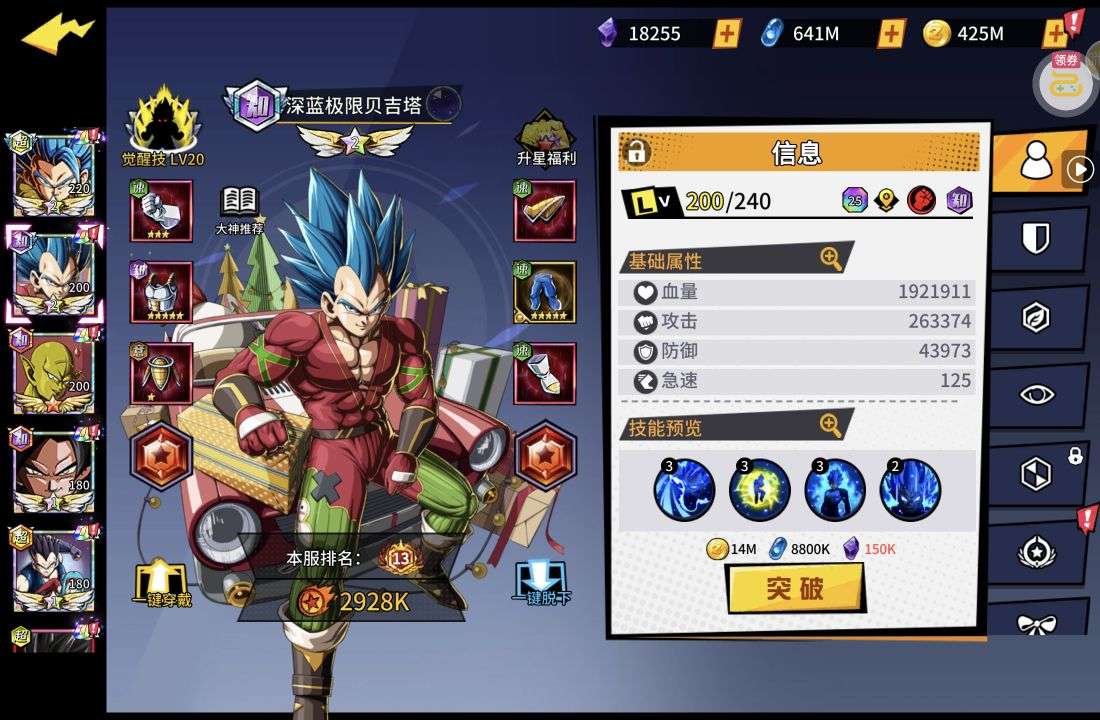Switch to the shield tab
Screen dimensions: 1100x720
[x=1036, y=240]
